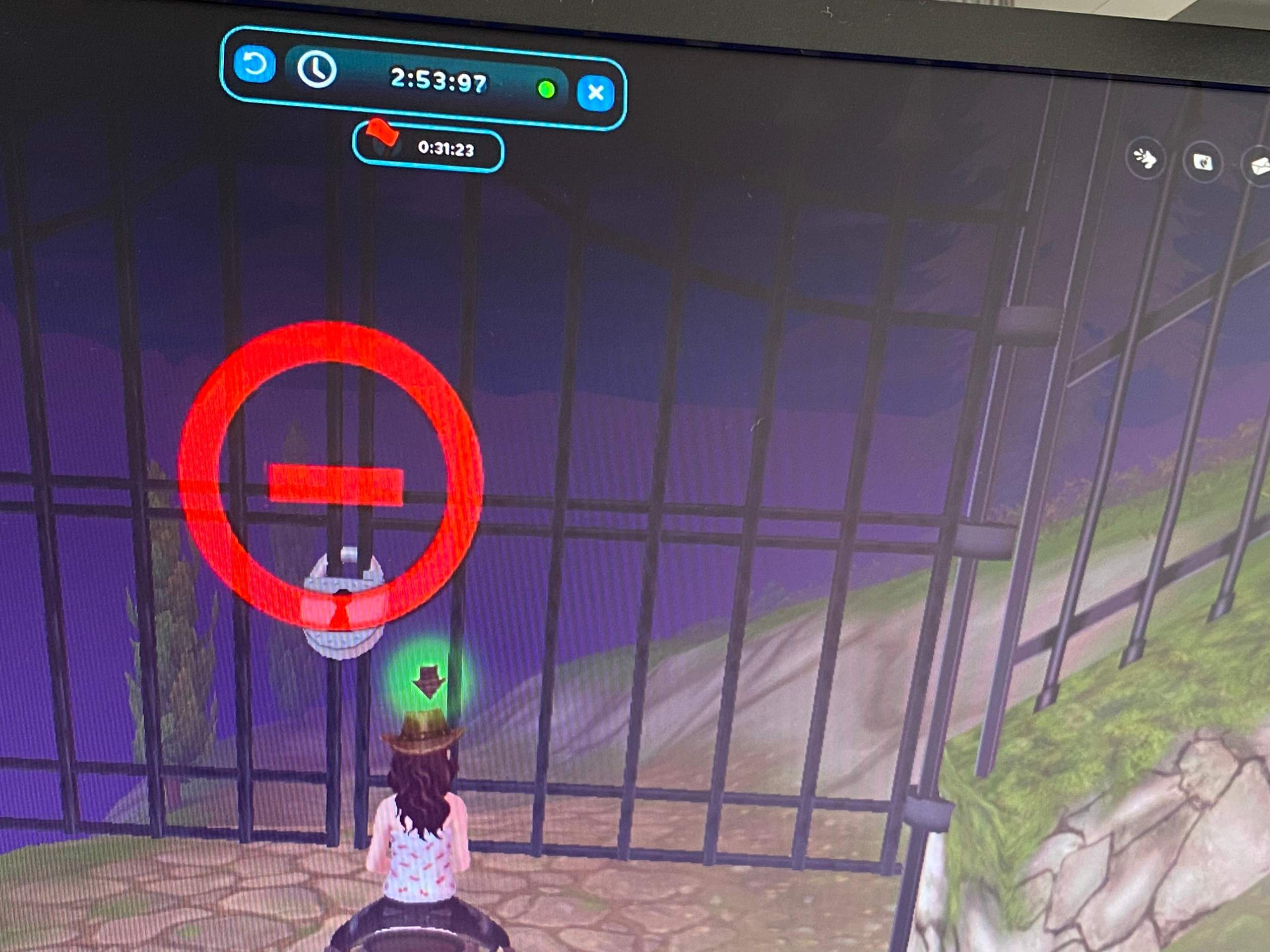Click the red flag checkpoint icon
1270x952 pixels.
coord(381,134)
